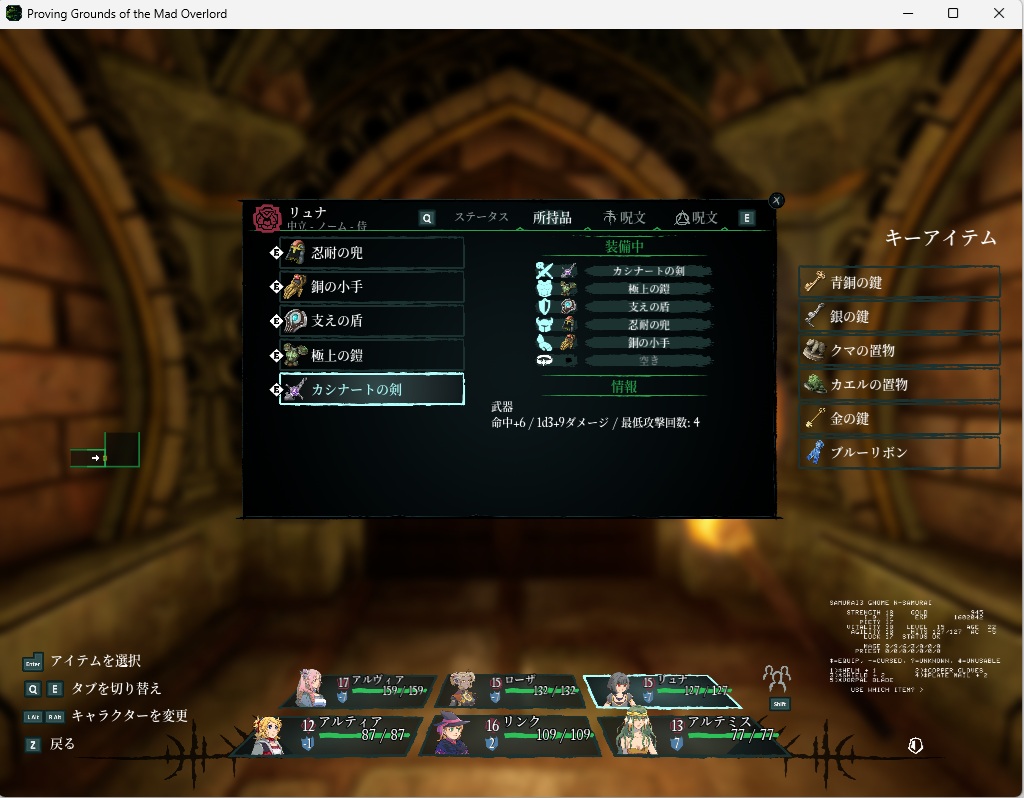Select the ブルーリボン key item
The width and height of the screenshot is (1024, 798).
900,452
